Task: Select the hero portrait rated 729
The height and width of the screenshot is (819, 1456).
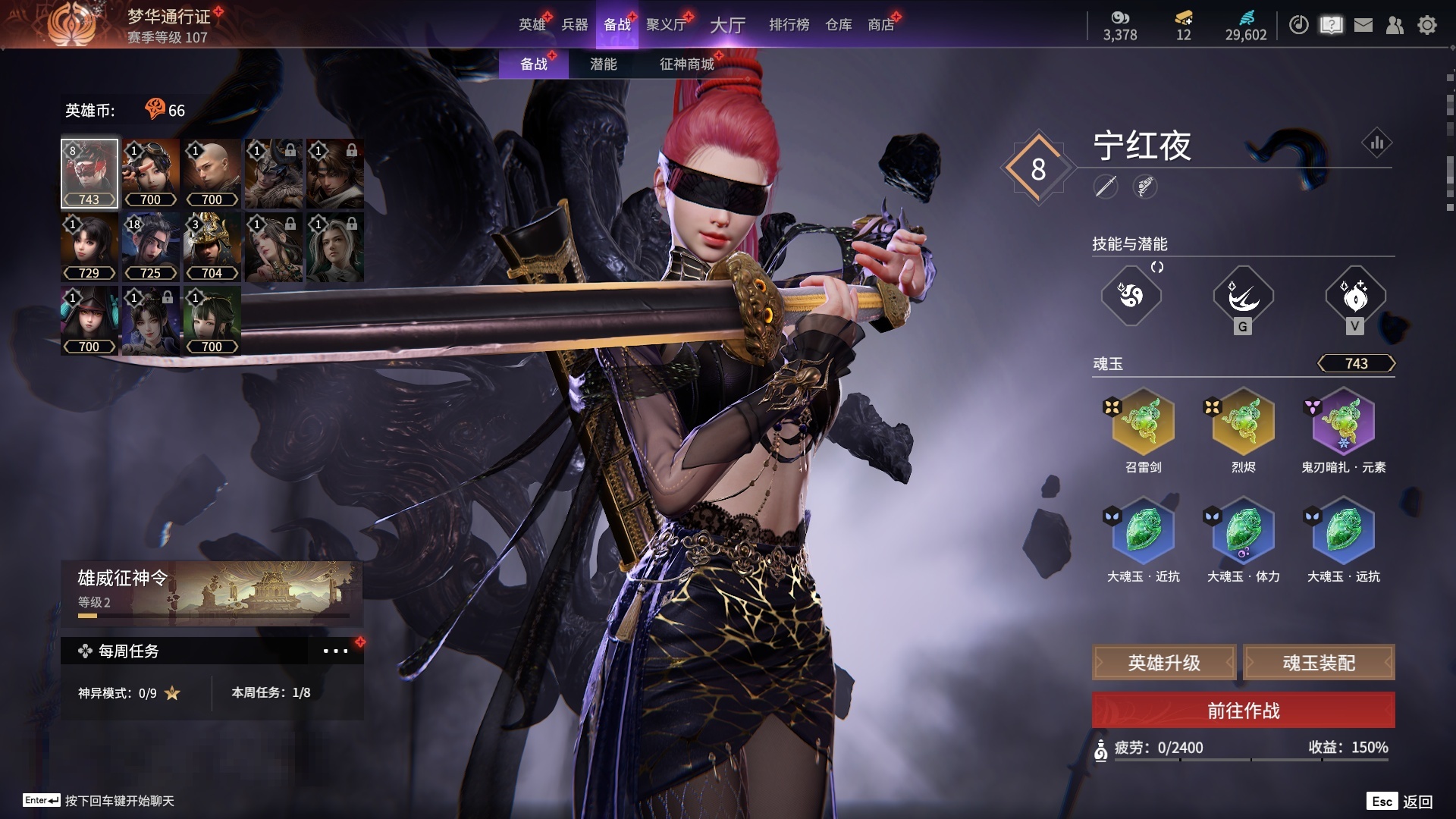Action: (89, 246)
